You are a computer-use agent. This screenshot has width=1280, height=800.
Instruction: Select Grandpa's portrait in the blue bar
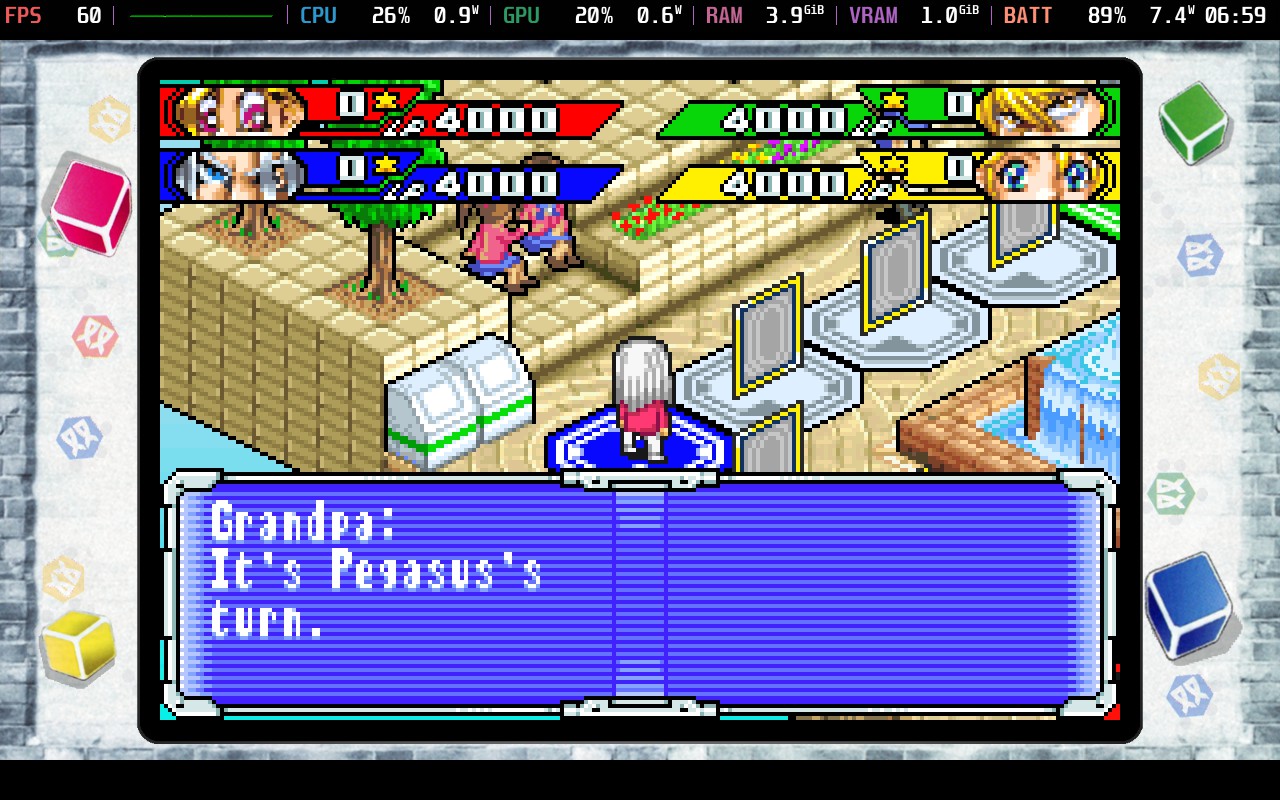click(x=235, y=176)
